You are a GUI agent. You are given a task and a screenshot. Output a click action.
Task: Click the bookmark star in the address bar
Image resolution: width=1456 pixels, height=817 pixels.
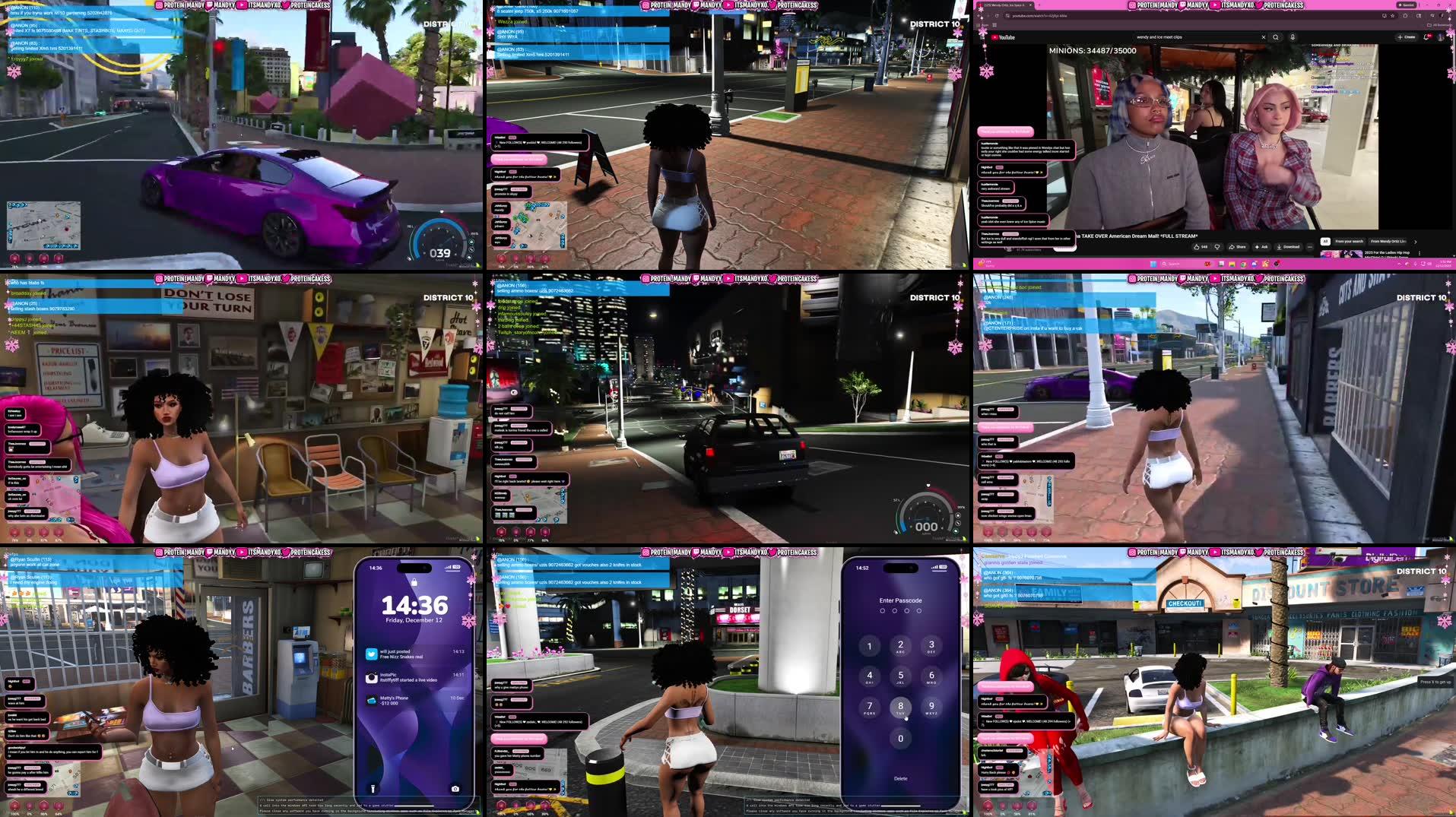pyautogui.click(x=1392, y=15)
